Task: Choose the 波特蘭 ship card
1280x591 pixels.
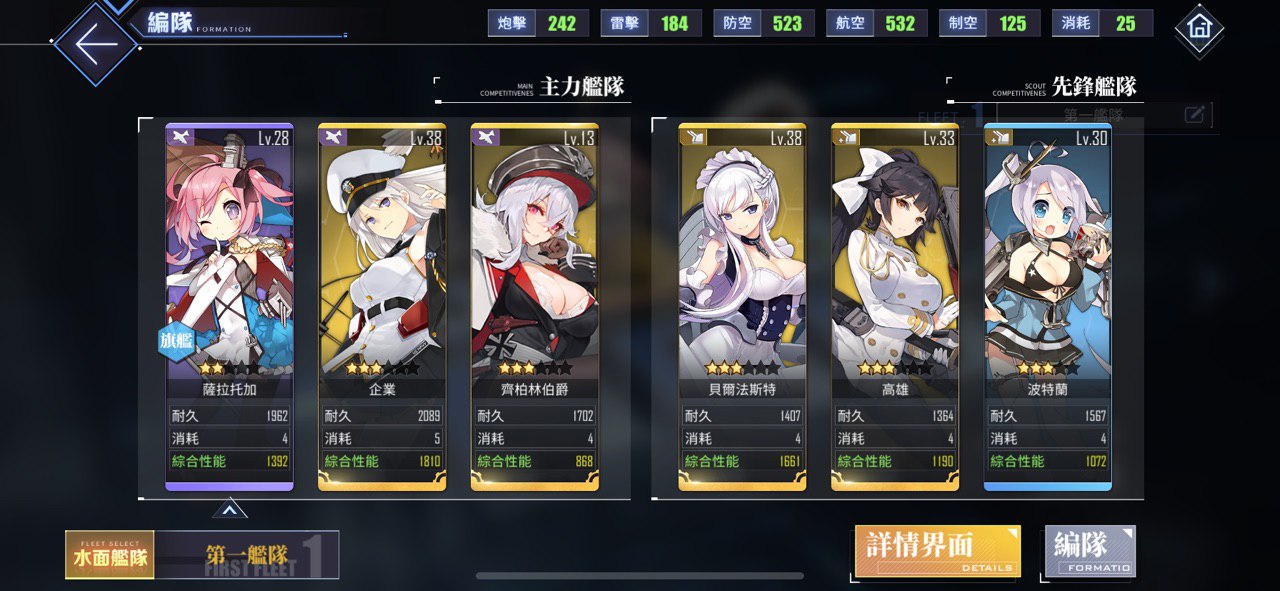Action: 1048,300
